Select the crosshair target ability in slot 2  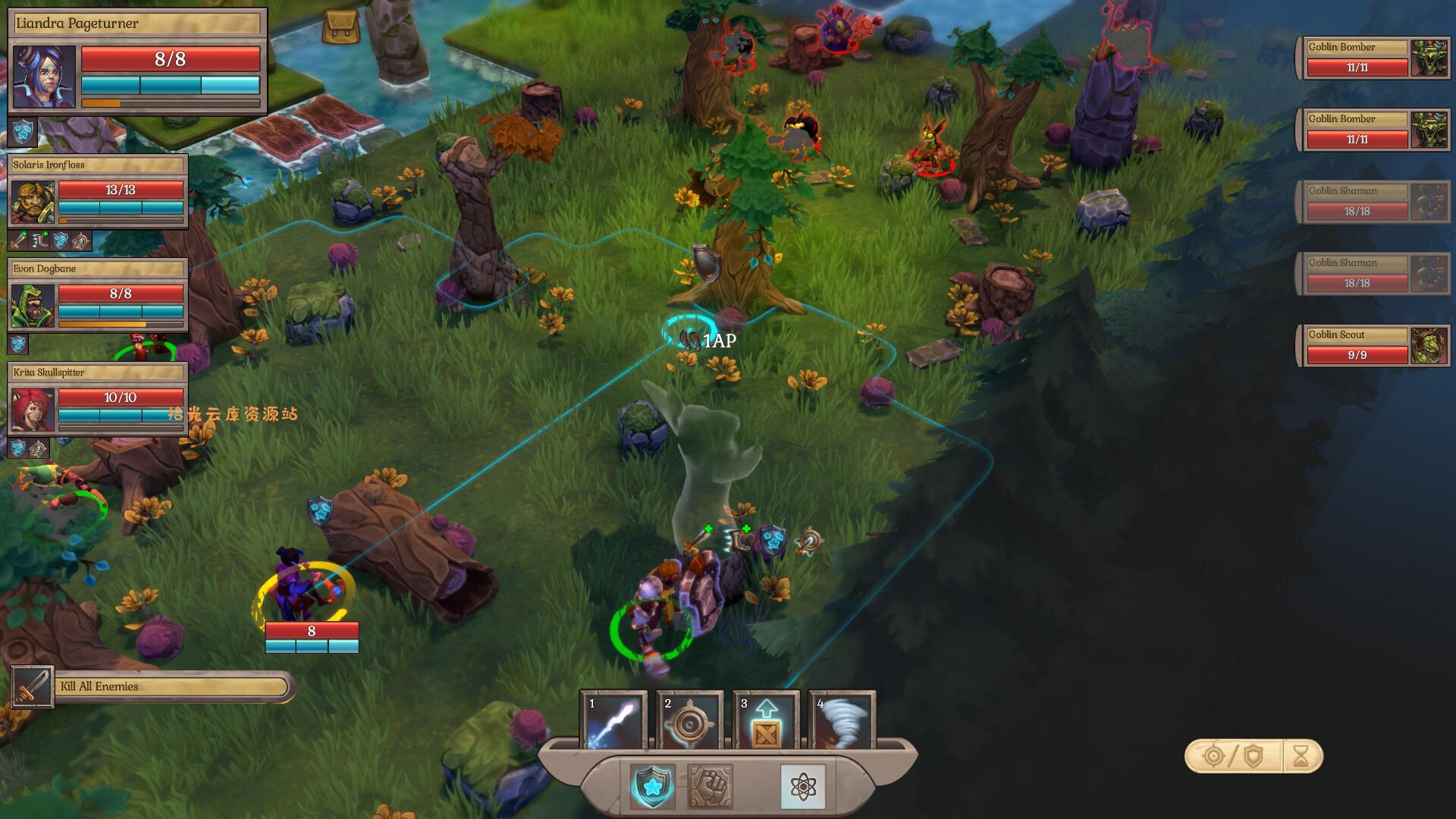point(689,720)
